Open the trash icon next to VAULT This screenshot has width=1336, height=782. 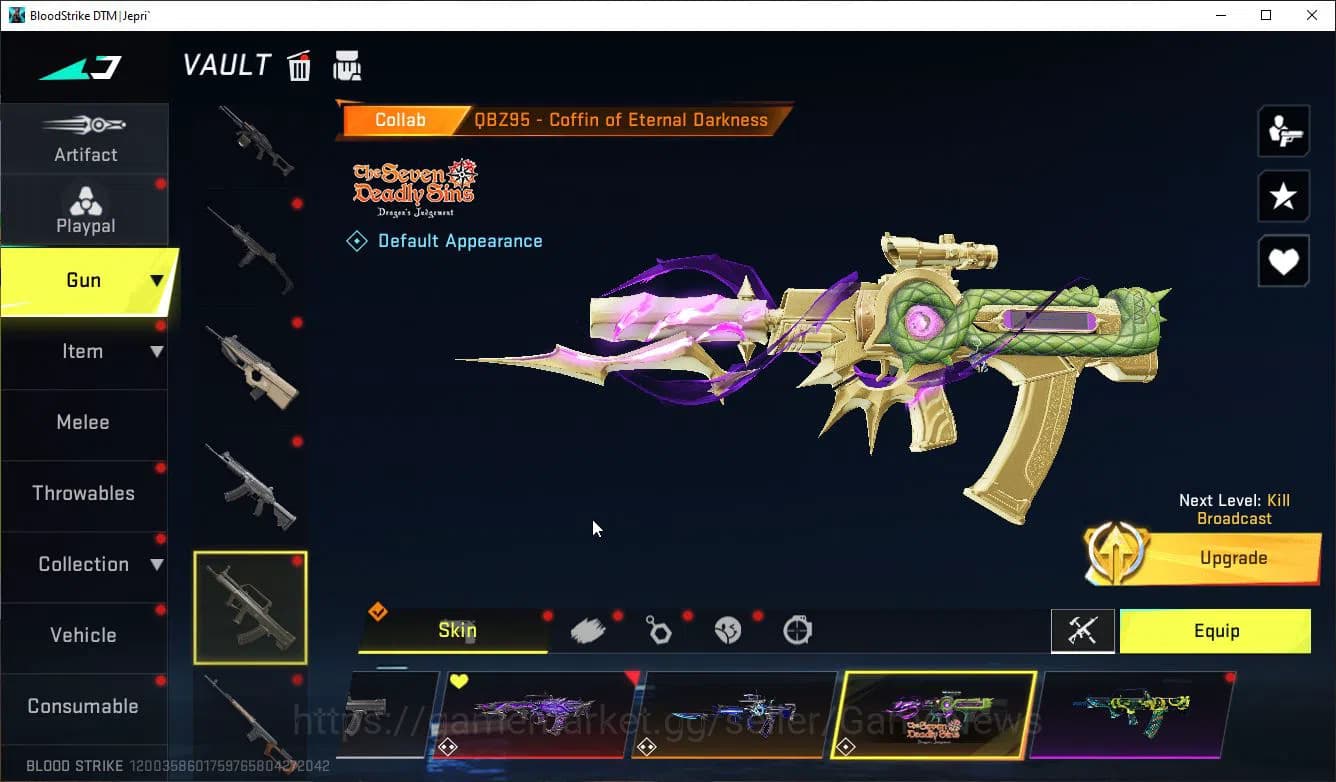point(299,65)
